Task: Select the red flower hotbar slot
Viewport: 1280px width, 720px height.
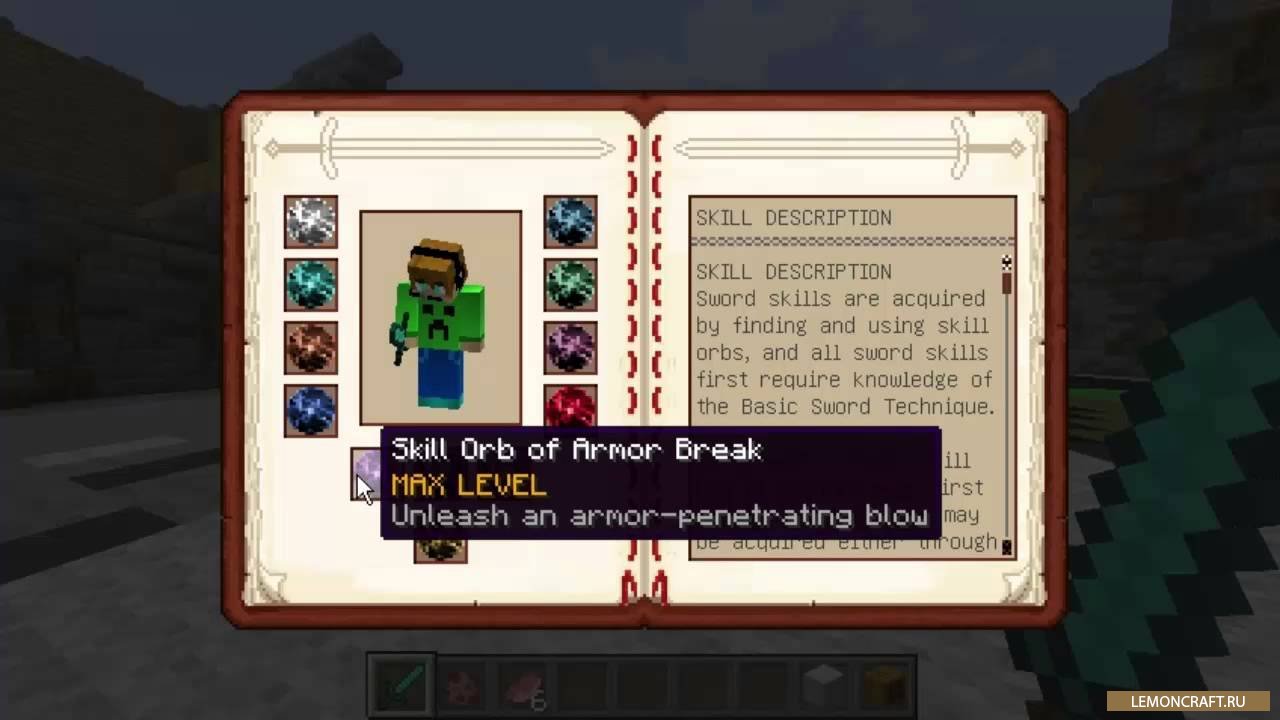Action: pos(463,686)
